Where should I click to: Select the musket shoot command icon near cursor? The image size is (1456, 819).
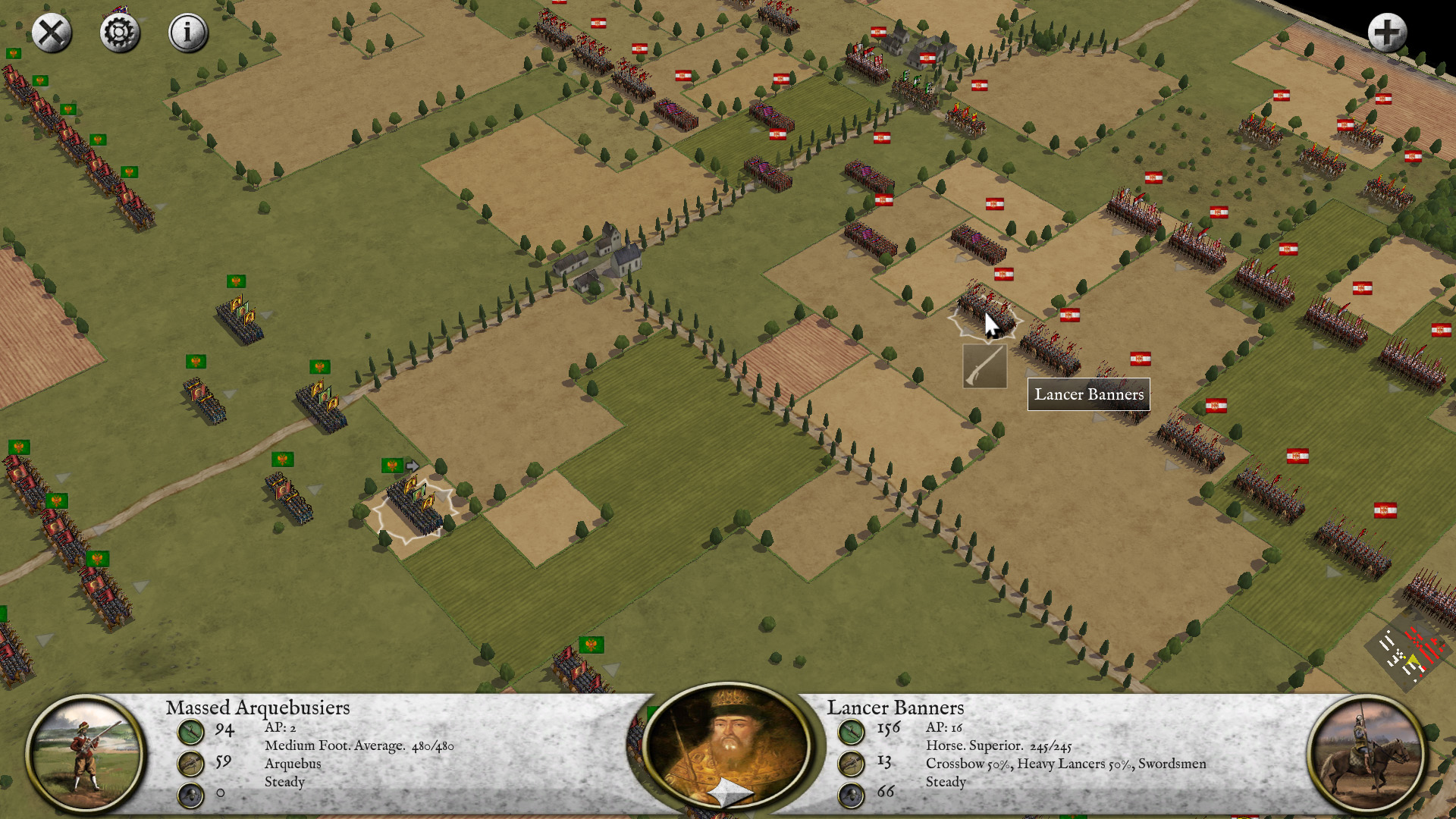[x=984, y=368]
